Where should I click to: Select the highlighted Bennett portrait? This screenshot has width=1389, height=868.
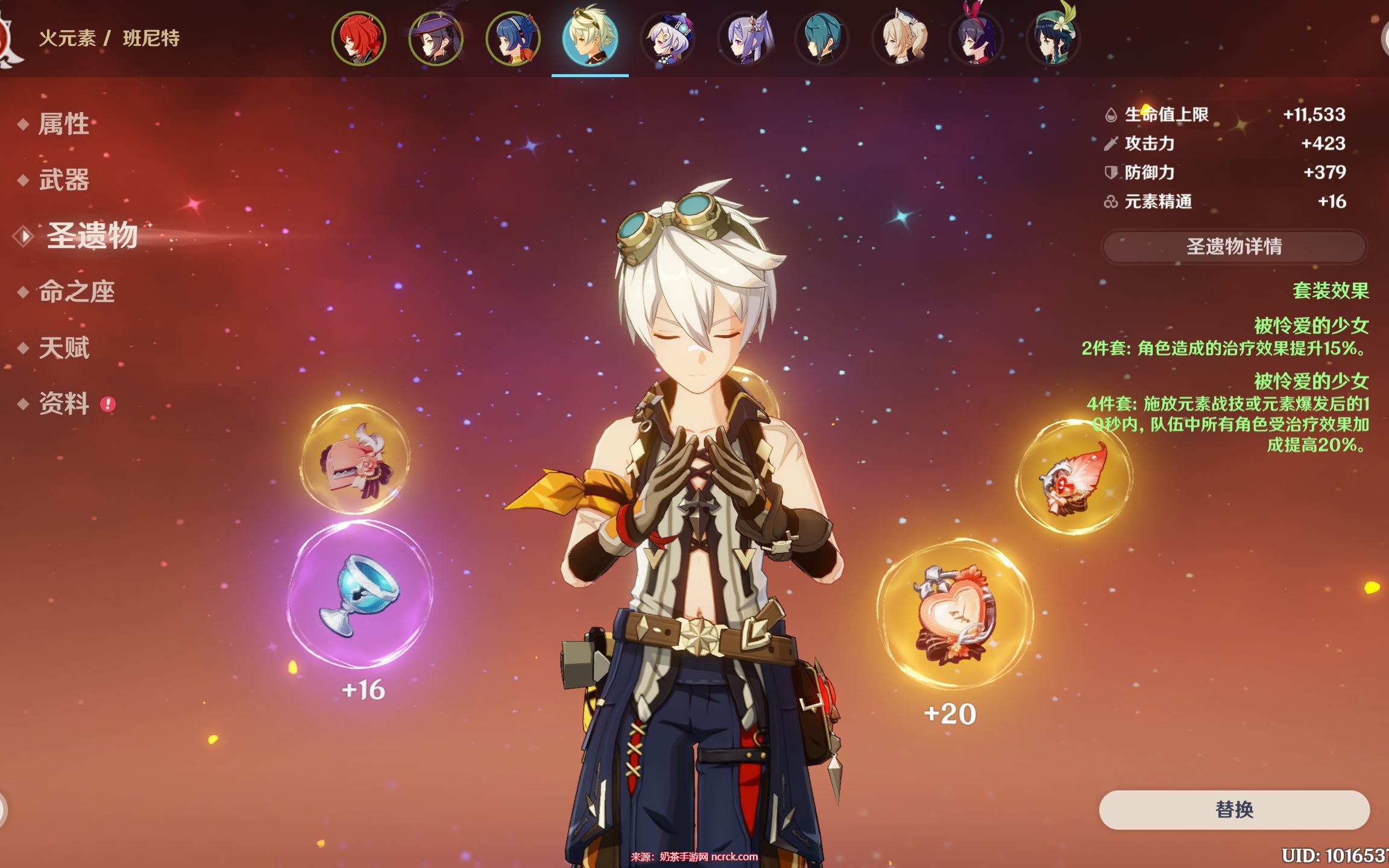pyautogui.click(x=590, y=39)
